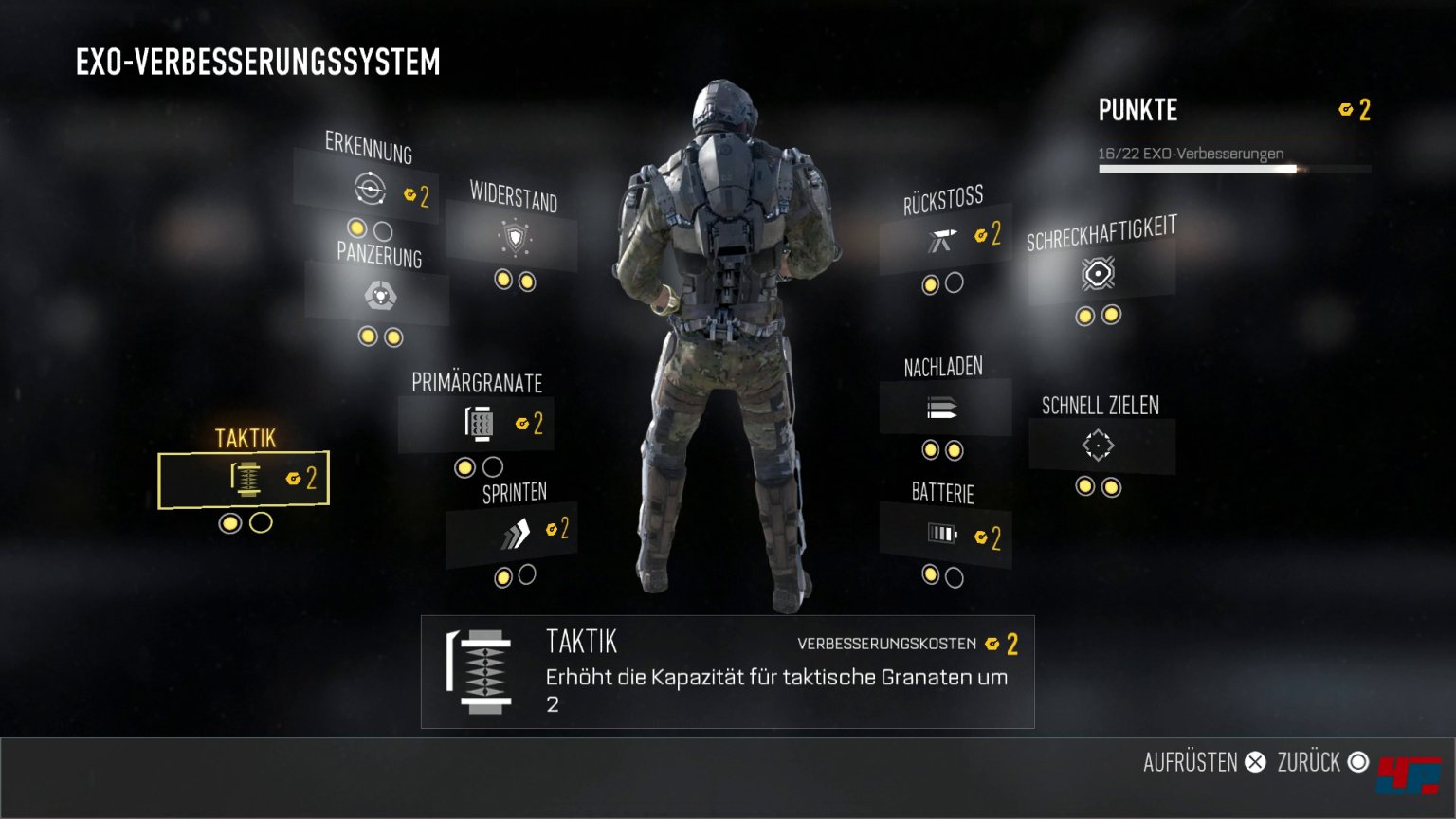Select the highlighted Taktik upgrade tile
This screenshot has width=1456, height=819.
[x=243, y=479]
